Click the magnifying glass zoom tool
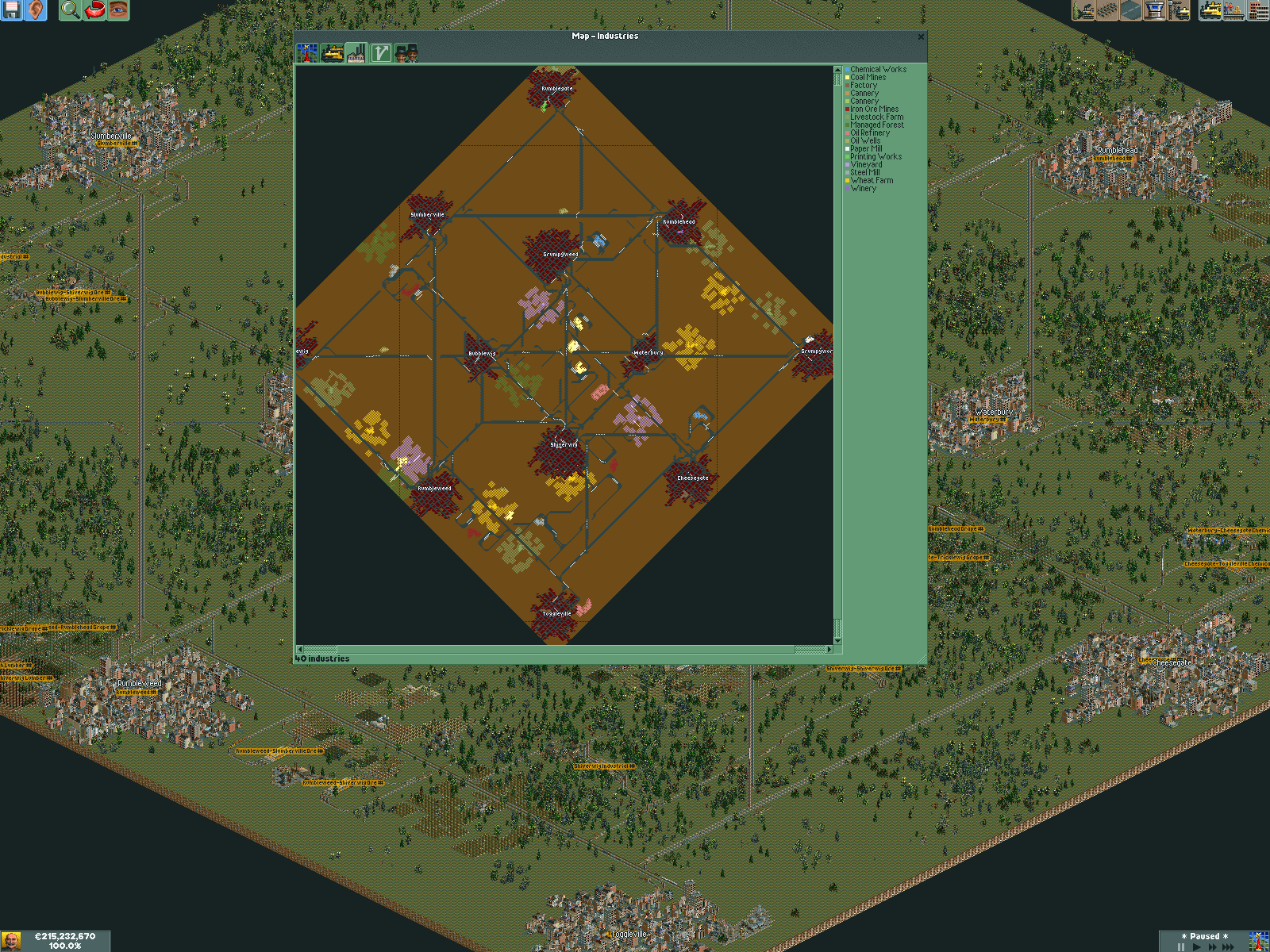Viewport: 1270px width, 952px height. pyautogui.click(x=70, y=10)
